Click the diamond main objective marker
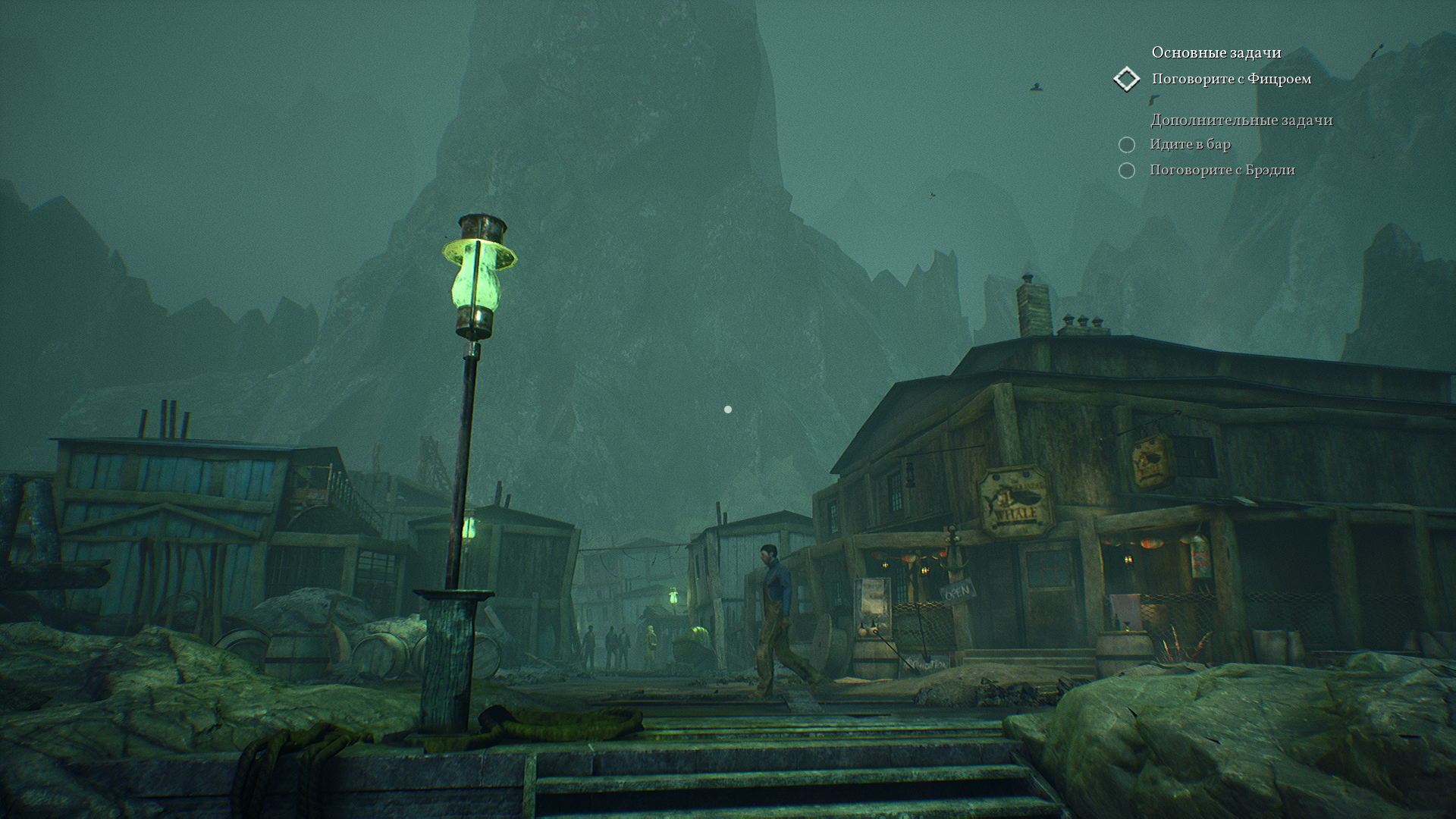1456x819 pixels. [1127, 79]
